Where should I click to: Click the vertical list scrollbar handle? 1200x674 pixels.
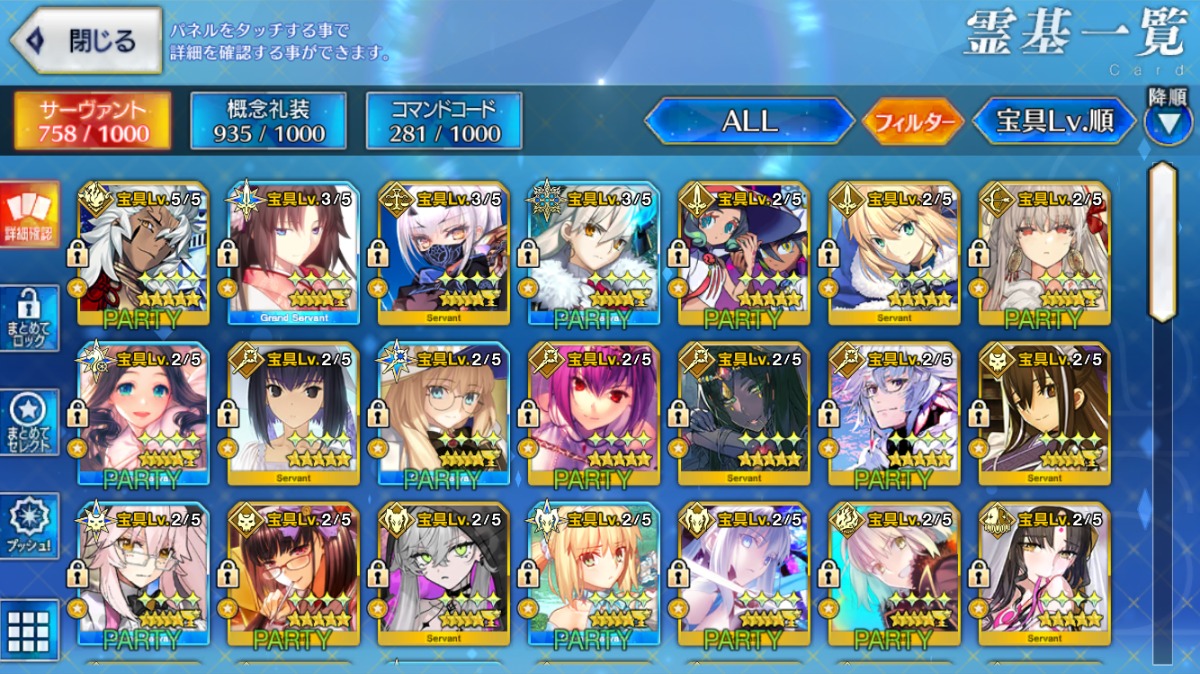[1162, 241]
